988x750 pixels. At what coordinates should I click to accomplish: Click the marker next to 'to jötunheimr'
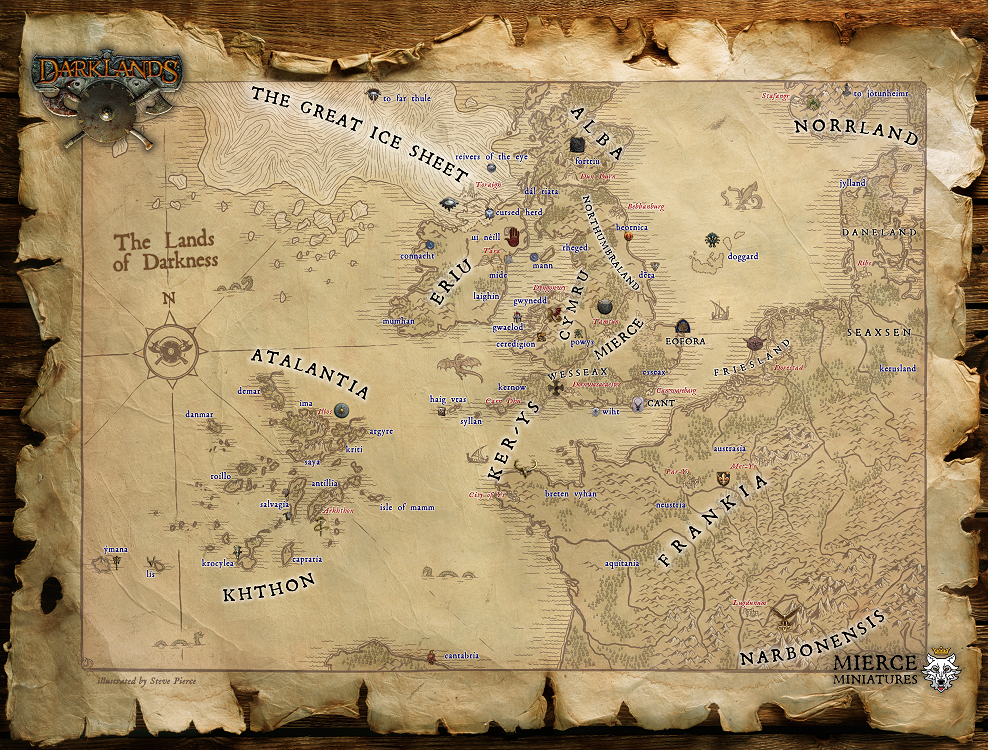pyautogui.click(x=846, y=91)
